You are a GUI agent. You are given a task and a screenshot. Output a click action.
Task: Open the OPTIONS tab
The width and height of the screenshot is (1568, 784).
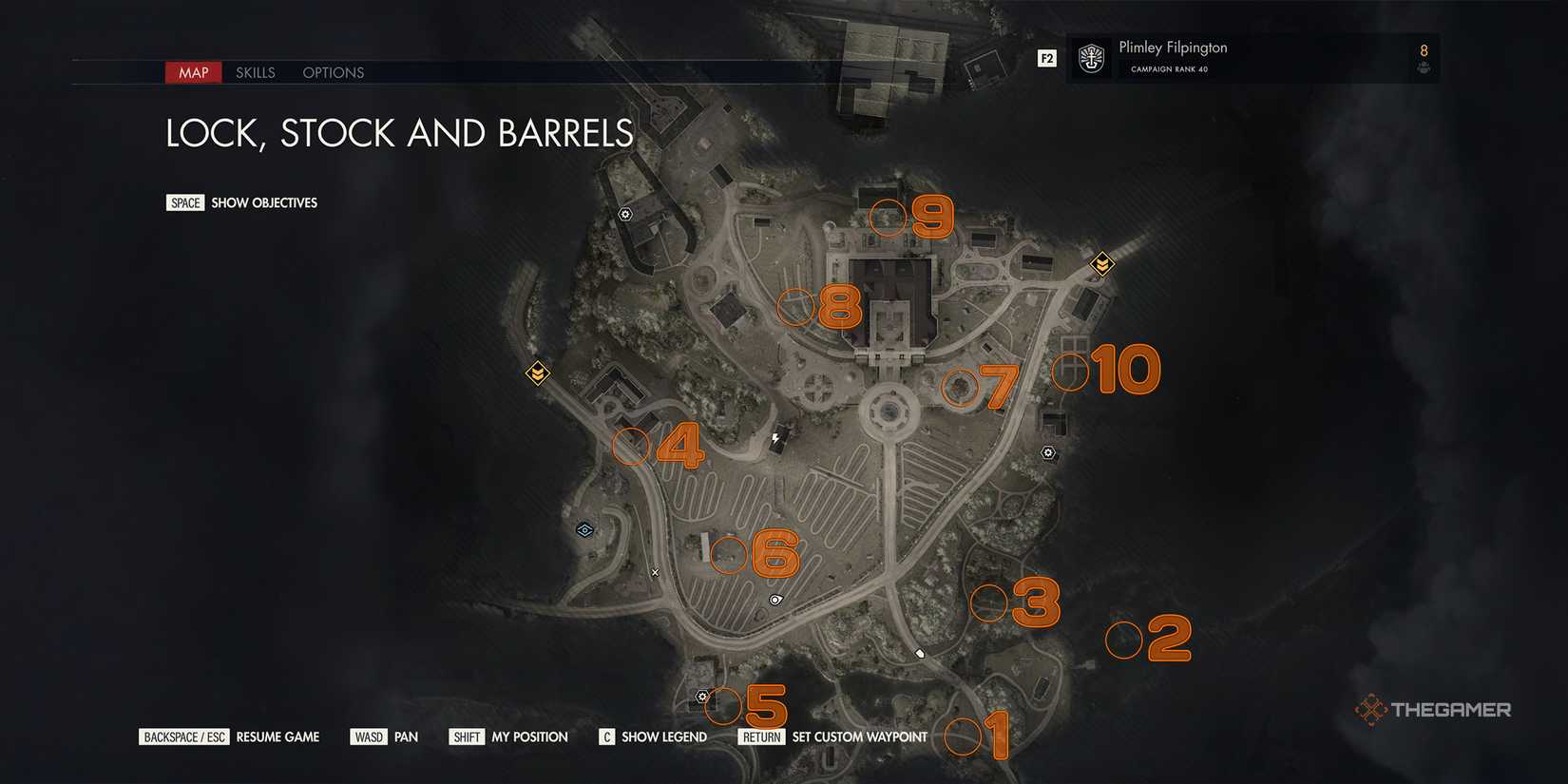pyautogui.click(x=333, y=72)
